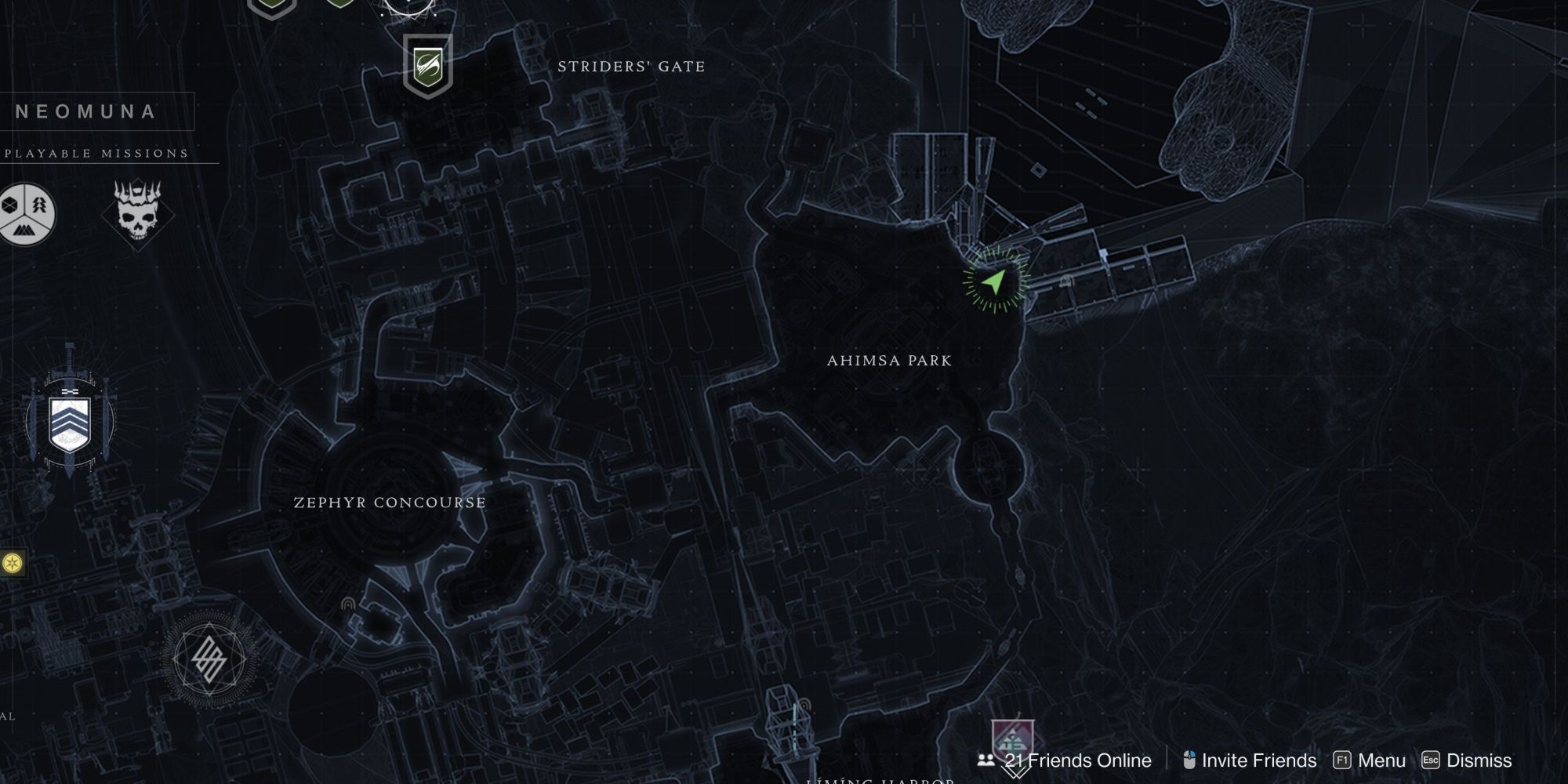This screenshot has width=1568, height=784.
Task: Open the diamond rune activity node
Action: point(209,659)
